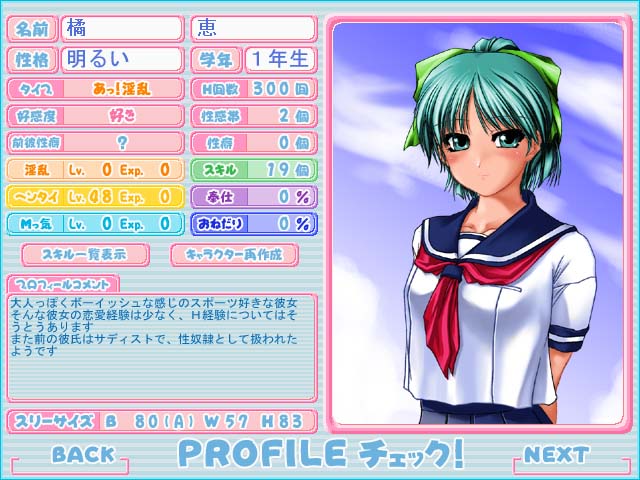Screen dimensions: 640x480
Task: Edit the given name field 恵
Action: 251,28
